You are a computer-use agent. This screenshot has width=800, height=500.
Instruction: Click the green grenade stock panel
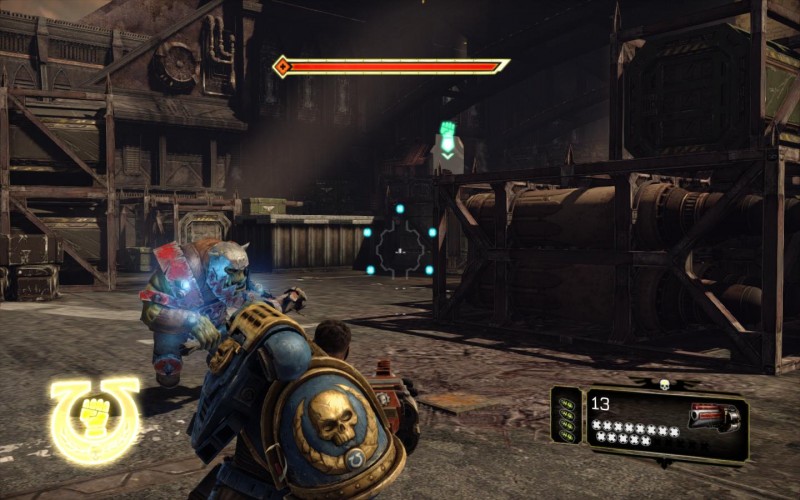(x=566, y=416)
